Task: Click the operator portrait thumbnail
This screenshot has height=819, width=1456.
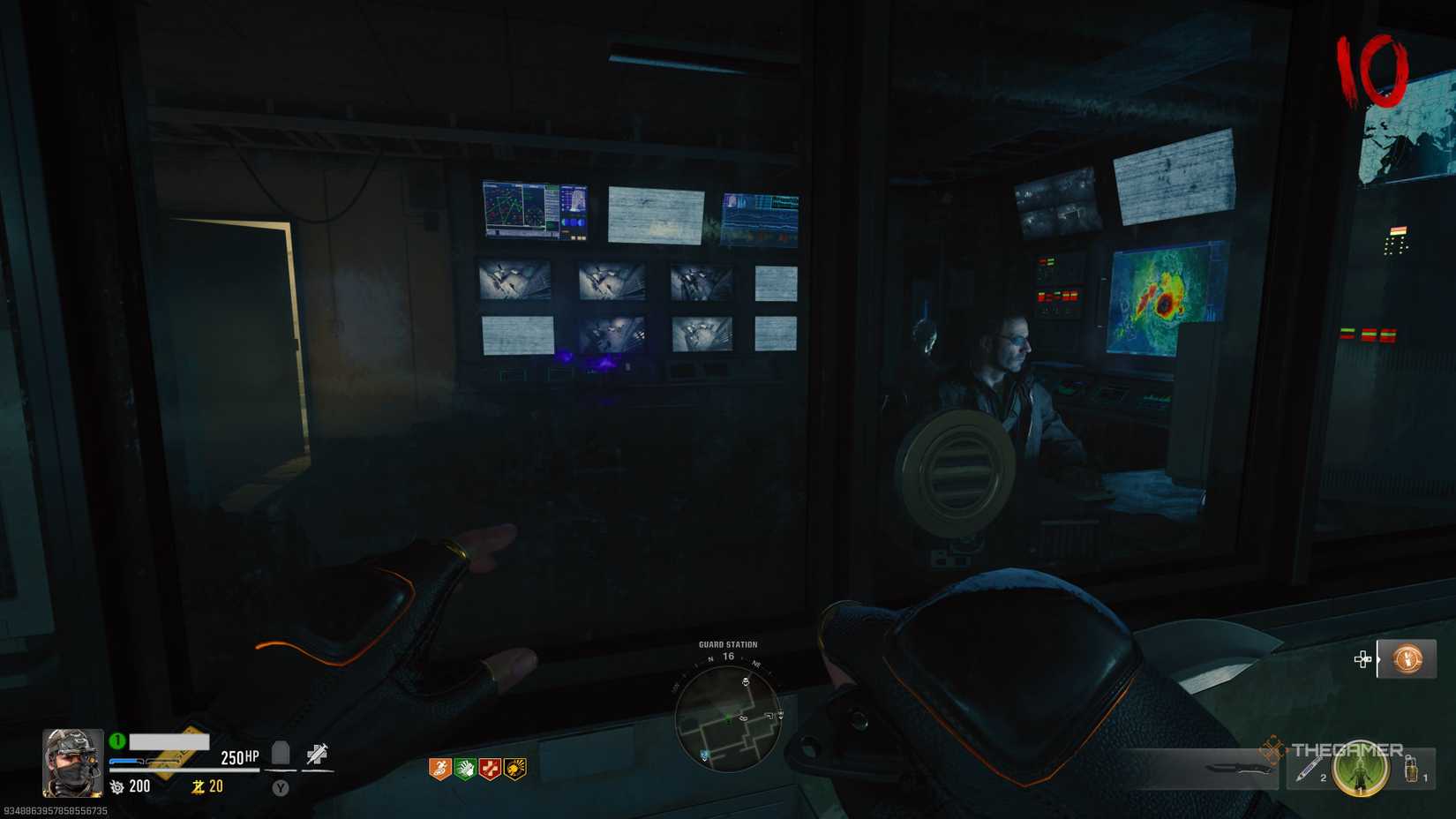Action: click(71, 763)
